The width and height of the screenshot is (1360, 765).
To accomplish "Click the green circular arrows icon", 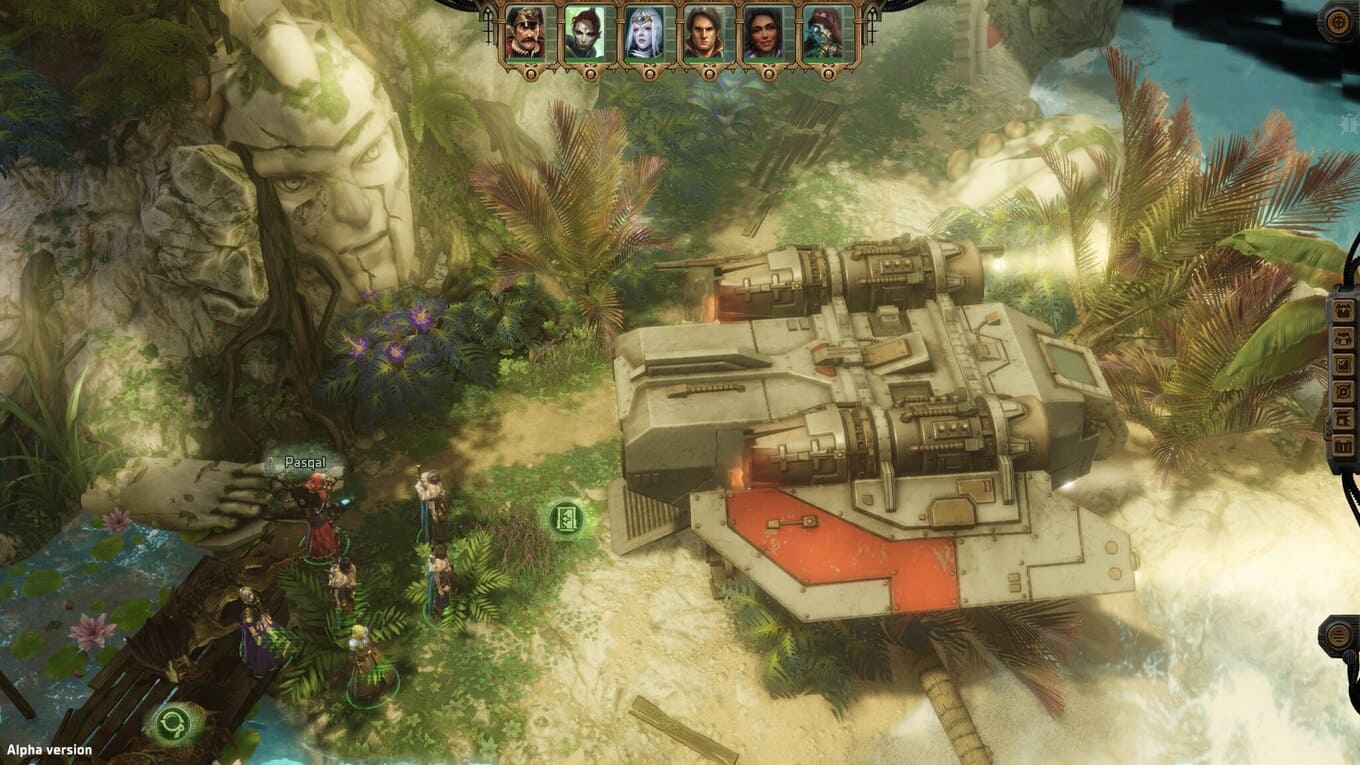I will point(174,722).
